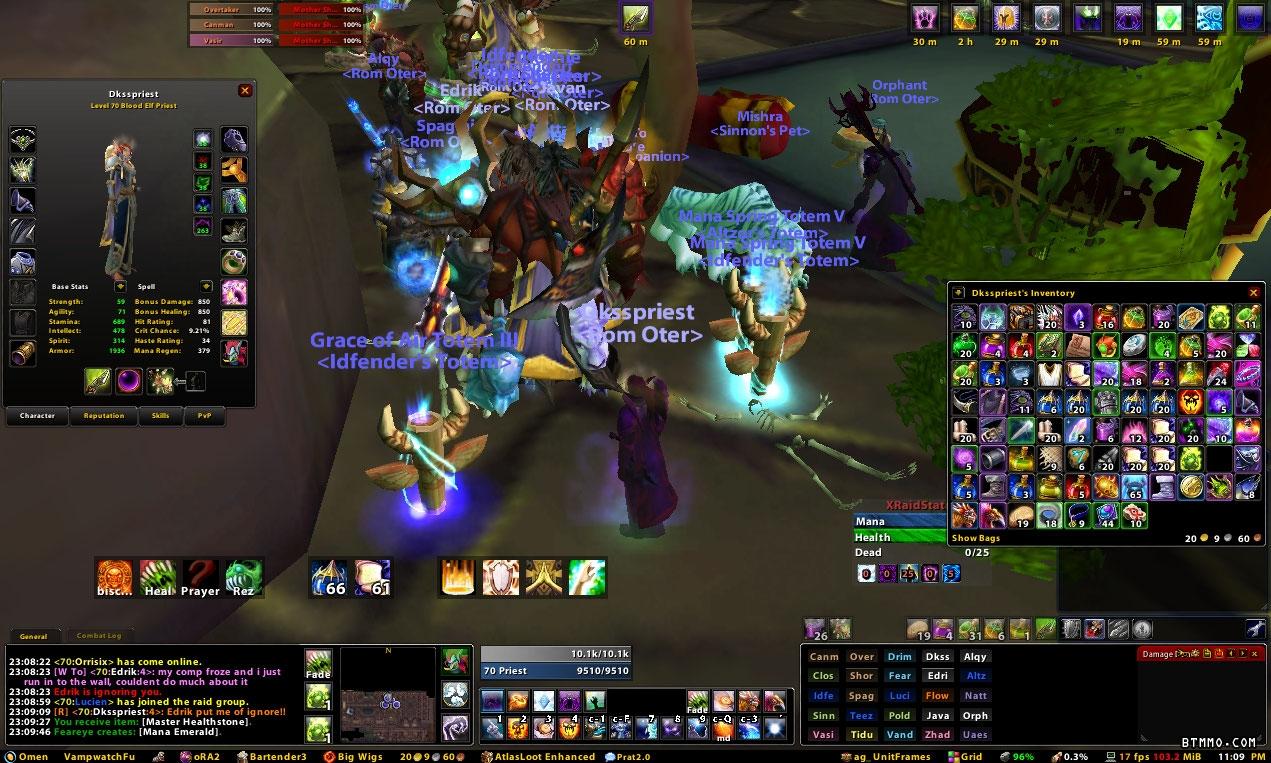Activate the Prayer action button
This screenshot has width=1271, height=763.
200,577
